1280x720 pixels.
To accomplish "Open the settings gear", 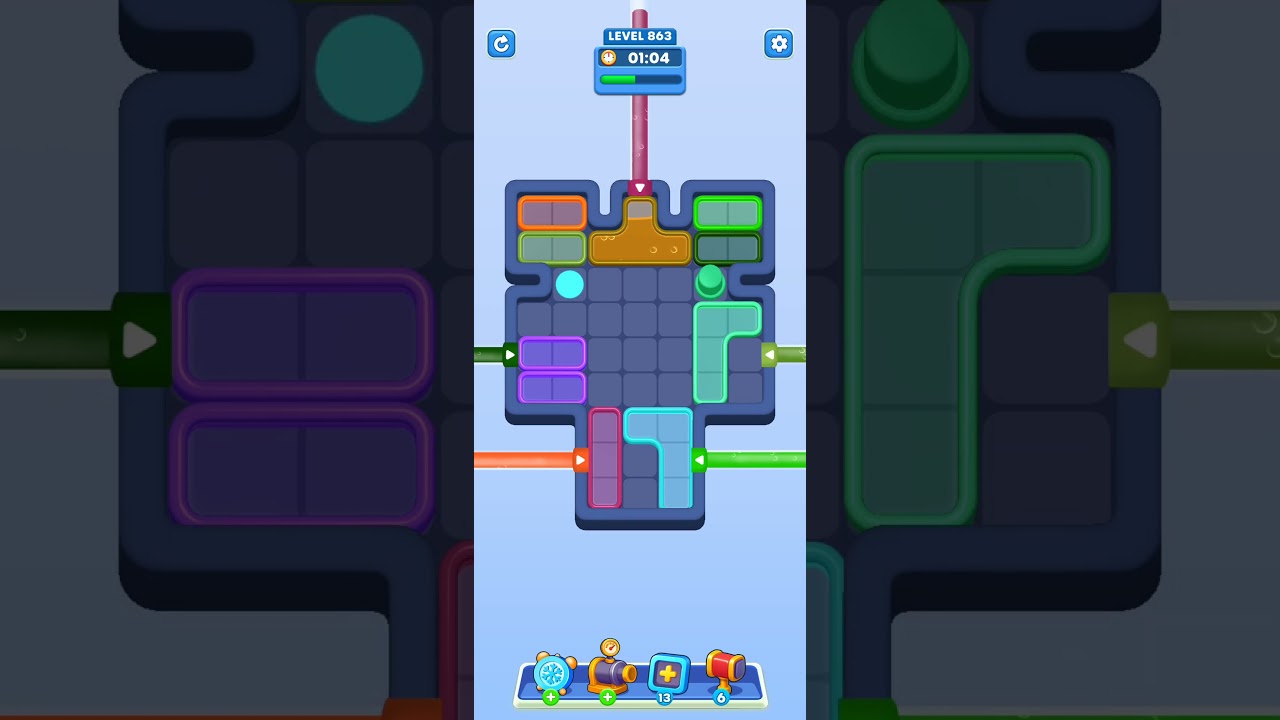I will (779, 44).
